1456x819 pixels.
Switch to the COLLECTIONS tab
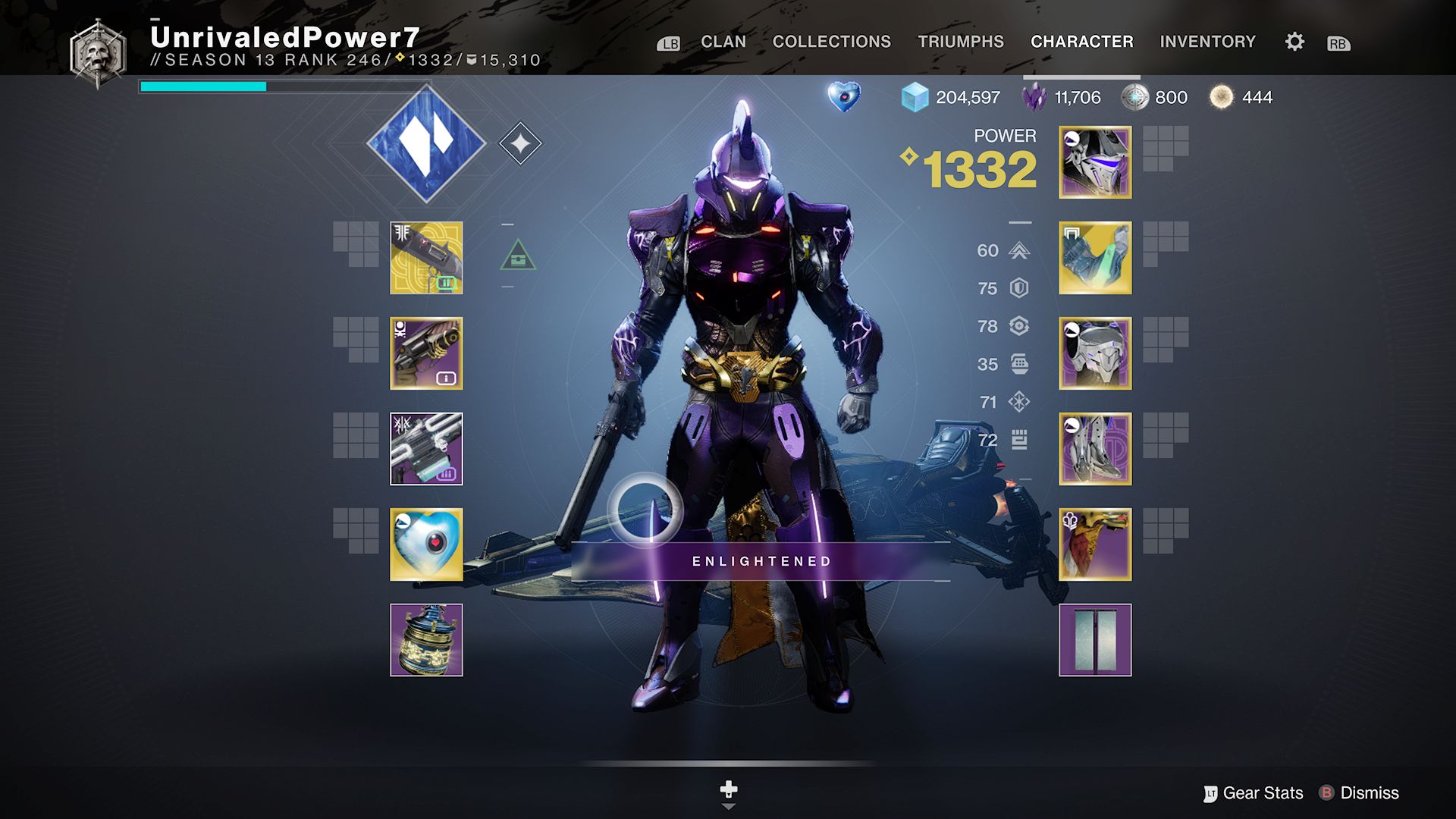pos(830,42)
